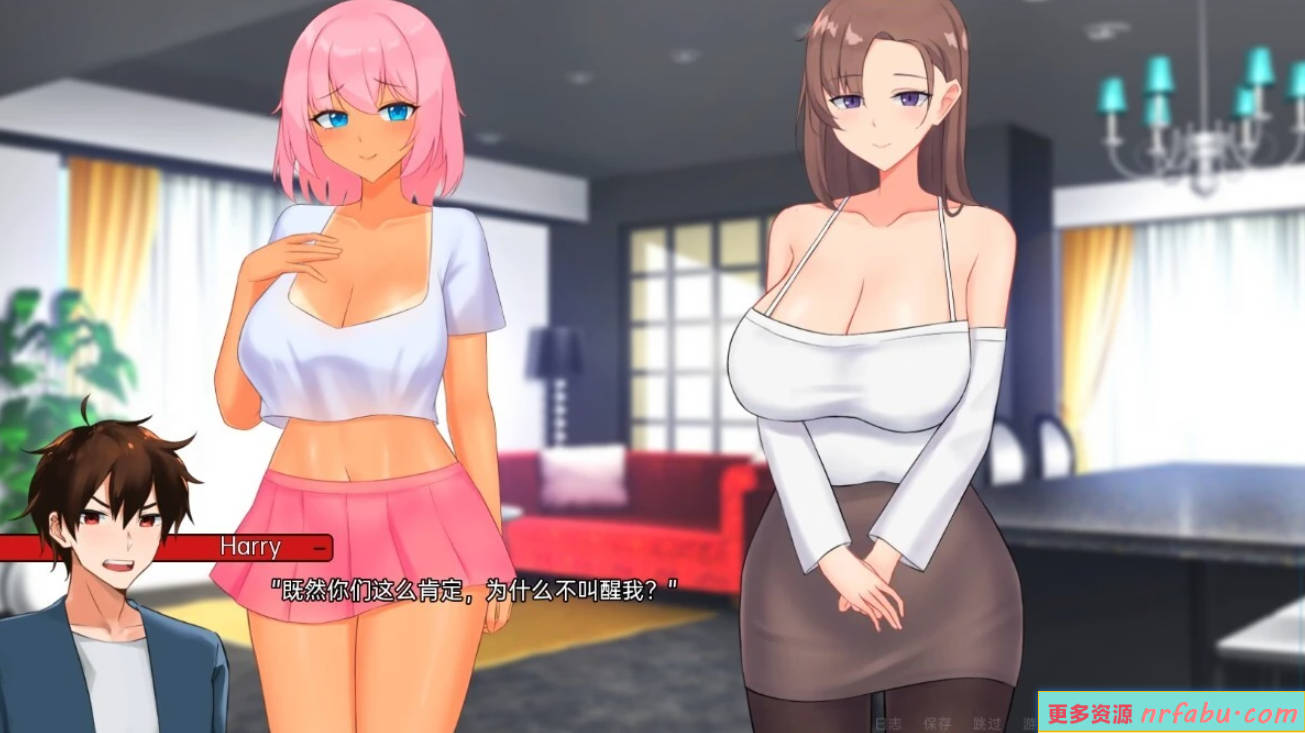Select the 跳过 entry in the quick menu
The width and height of the screenshot is (1305, 733).
(987, 724)
